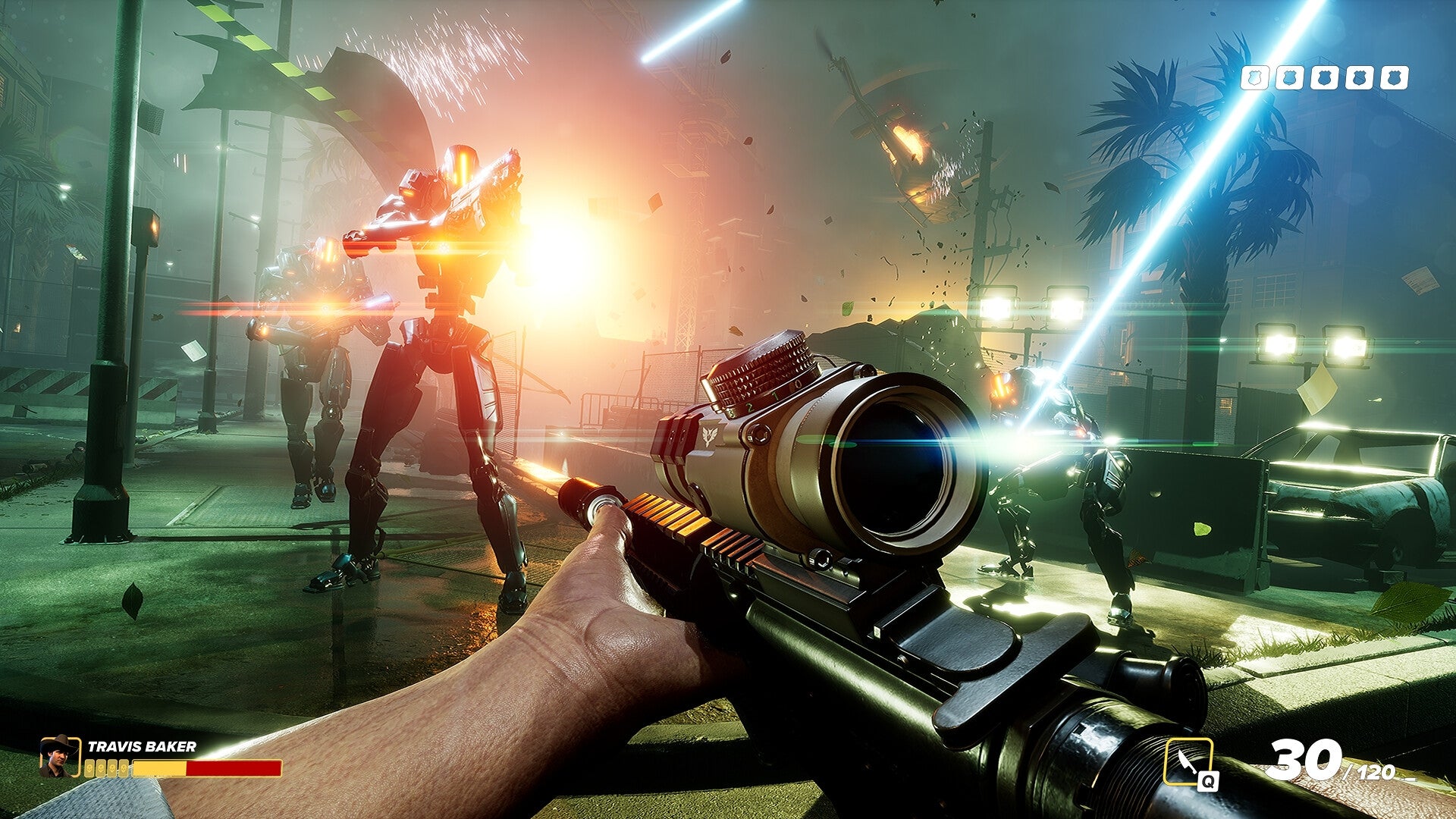
Task: Select the last shield badge in the row
Action: (x=1395, y=77)
